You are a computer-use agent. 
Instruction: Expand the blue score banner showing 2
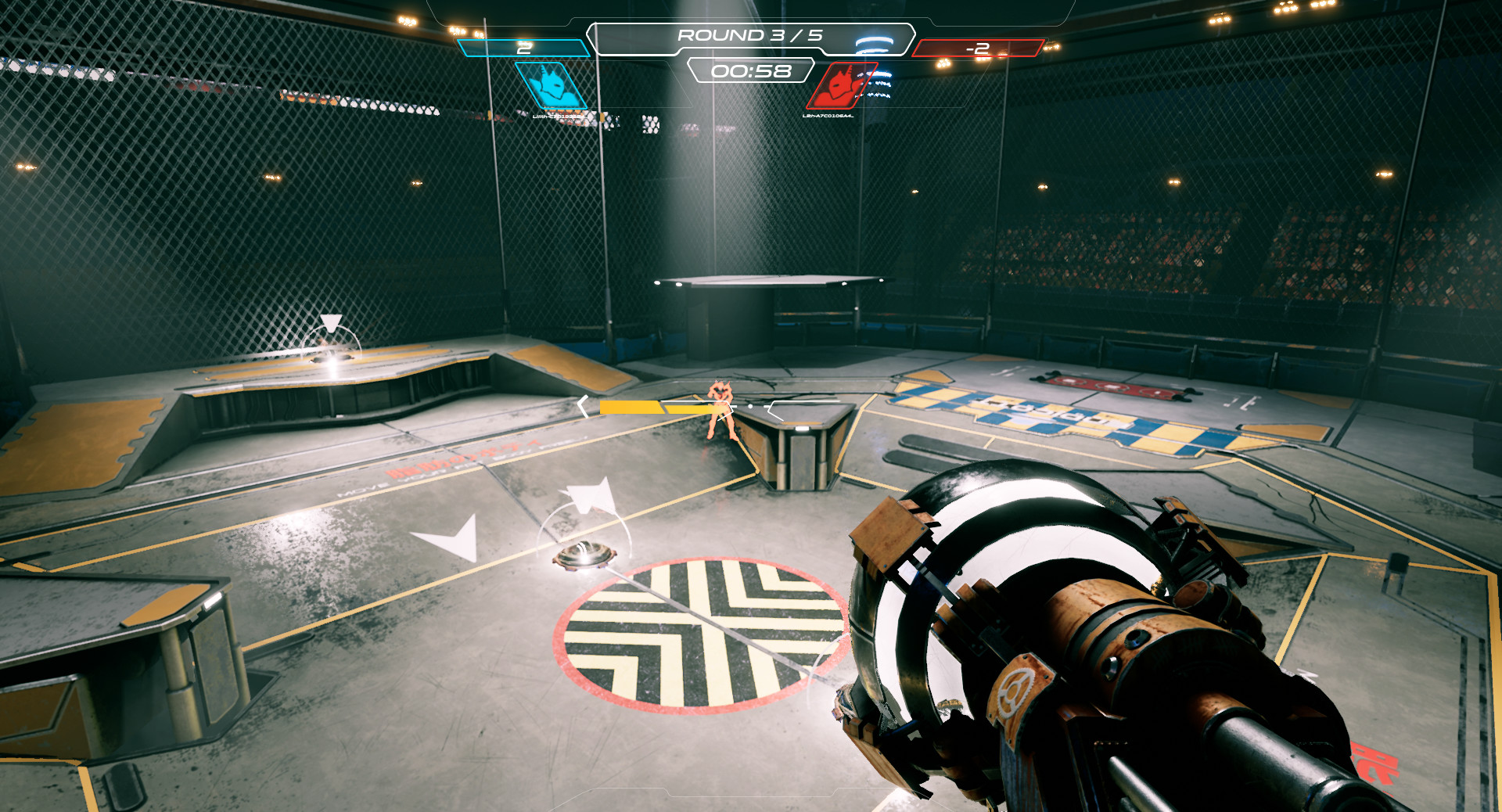point(522,48)
